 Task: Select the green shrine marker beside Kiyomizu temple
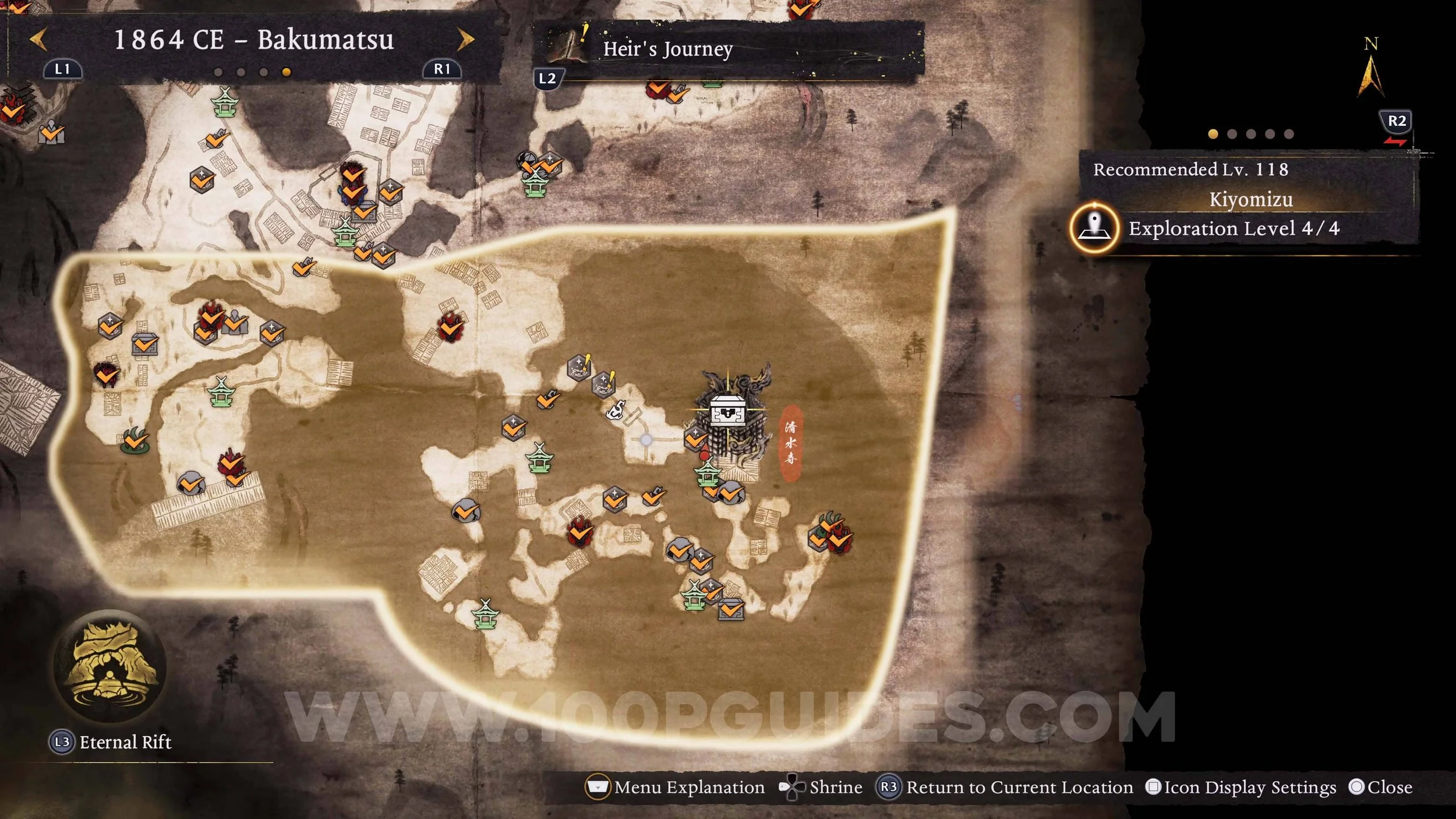click(707, 472)
